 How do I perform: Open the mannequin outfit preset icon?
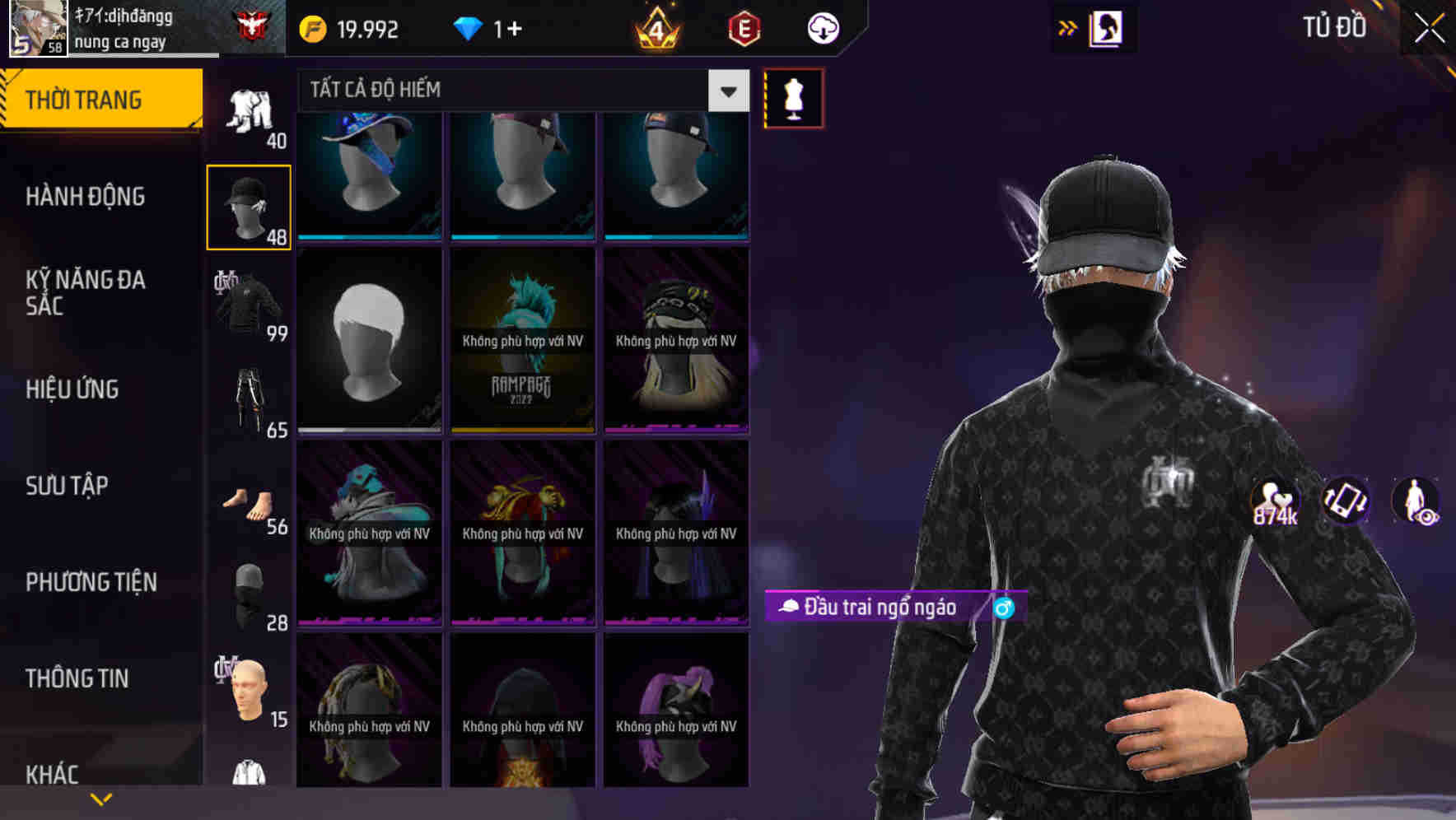click(793, 97)
